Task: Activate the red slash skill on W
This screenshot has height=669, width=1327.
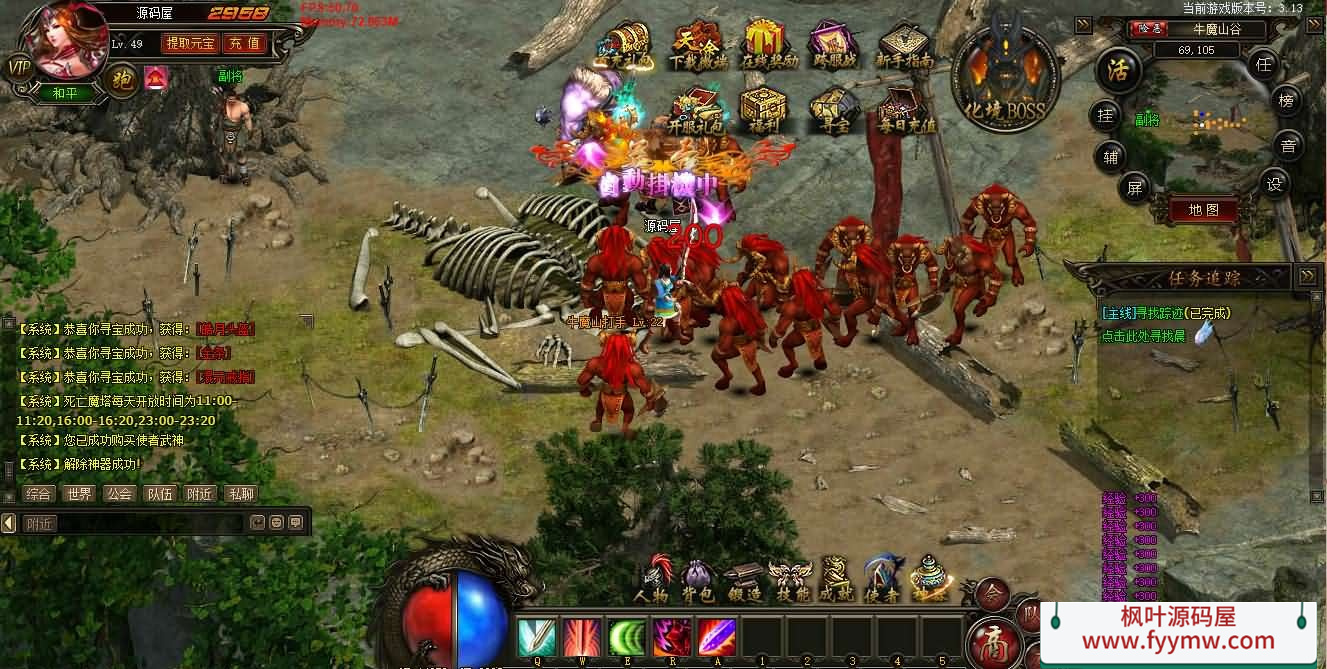Action: coord(581,637)
